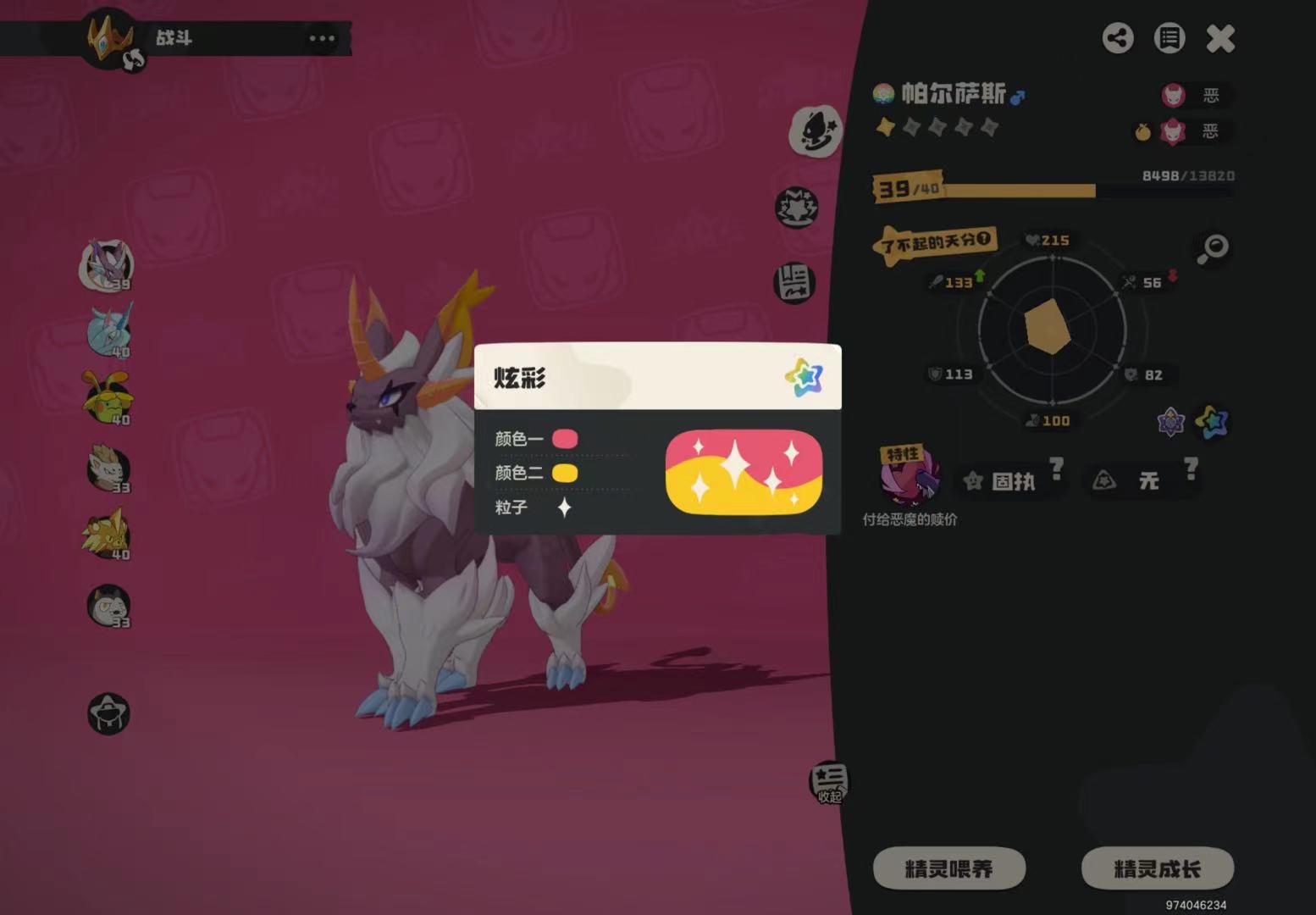The height and width of the screenshot is (915, 1316).
Task: Click the 精灵喂养 button
Action: (948, 868)
